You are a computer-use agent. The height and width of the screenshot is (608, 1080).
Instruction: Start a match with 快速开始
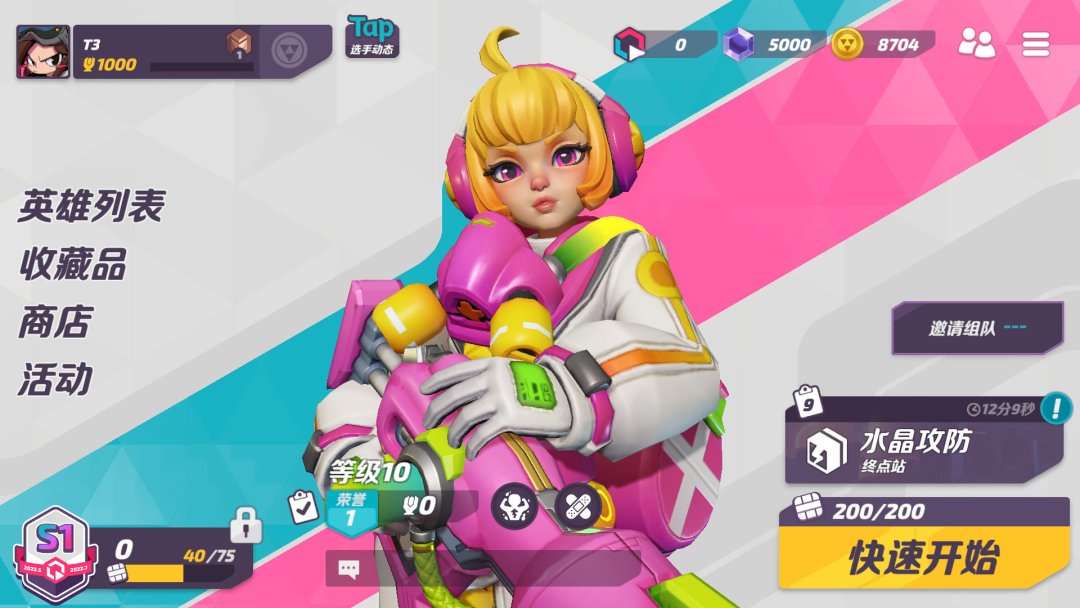click(x=923, y=558)
